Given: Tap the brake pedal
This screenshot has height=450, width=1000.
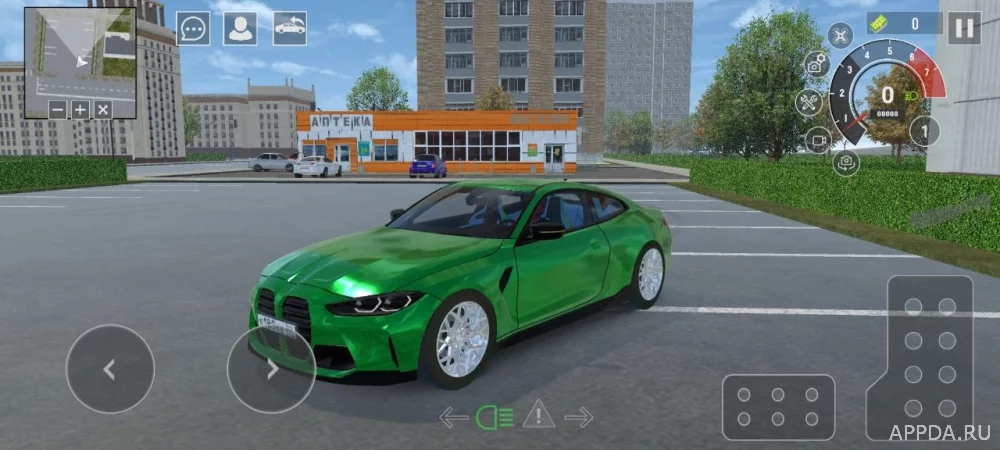Looking at the screenshot, I should tap(778, 407).
